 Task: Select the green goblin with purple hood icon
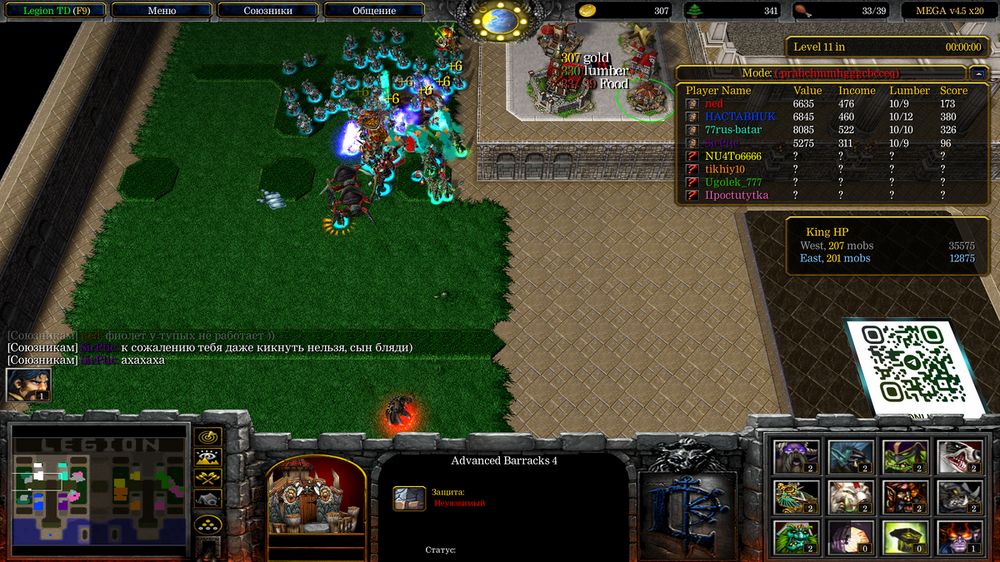click(x=905, y=456)
